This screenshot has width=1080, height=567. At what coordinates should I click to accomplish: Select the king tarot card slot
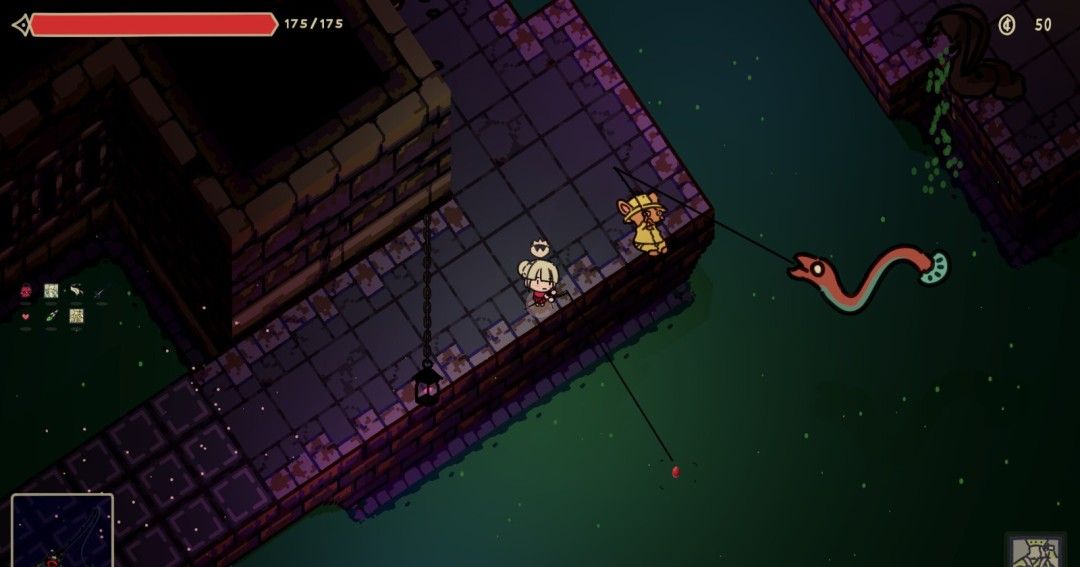click(x=1034, y=551)
